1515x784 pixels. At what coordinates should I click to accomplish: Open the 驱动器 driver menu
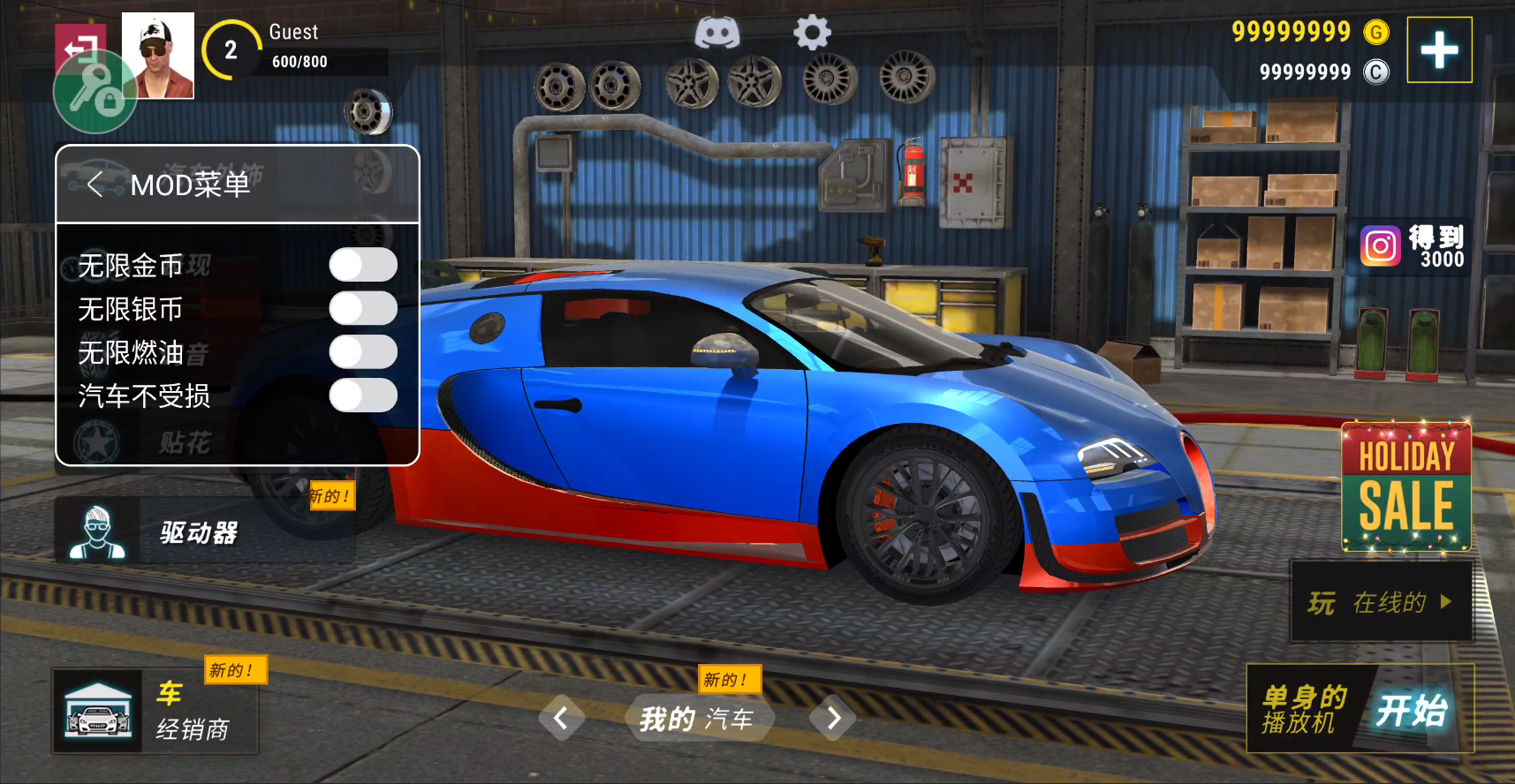click(205, 531)
